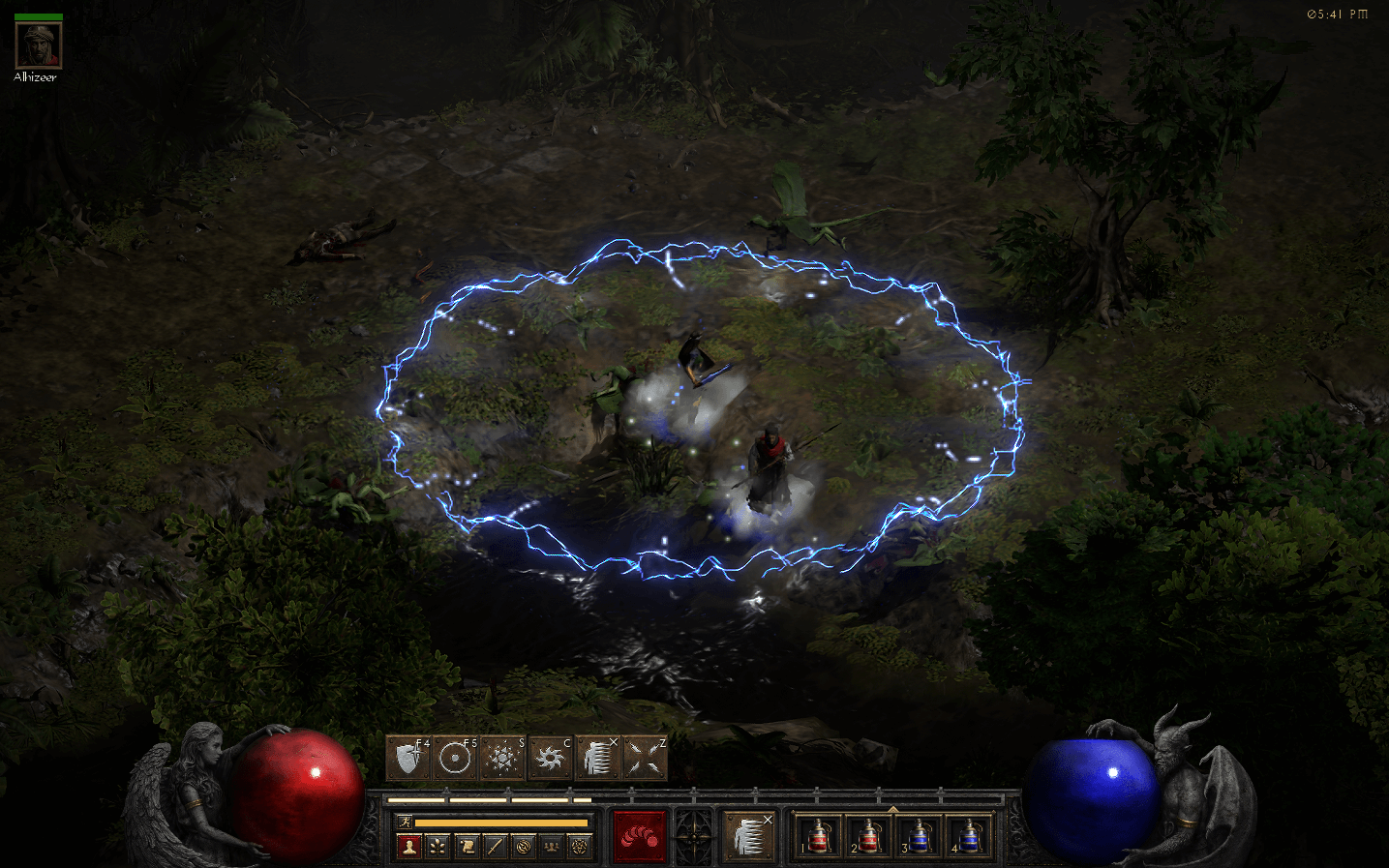Drink the mana potion in belt slot 3
This screenshot has width=1389, height=868.
click(918, 836)
